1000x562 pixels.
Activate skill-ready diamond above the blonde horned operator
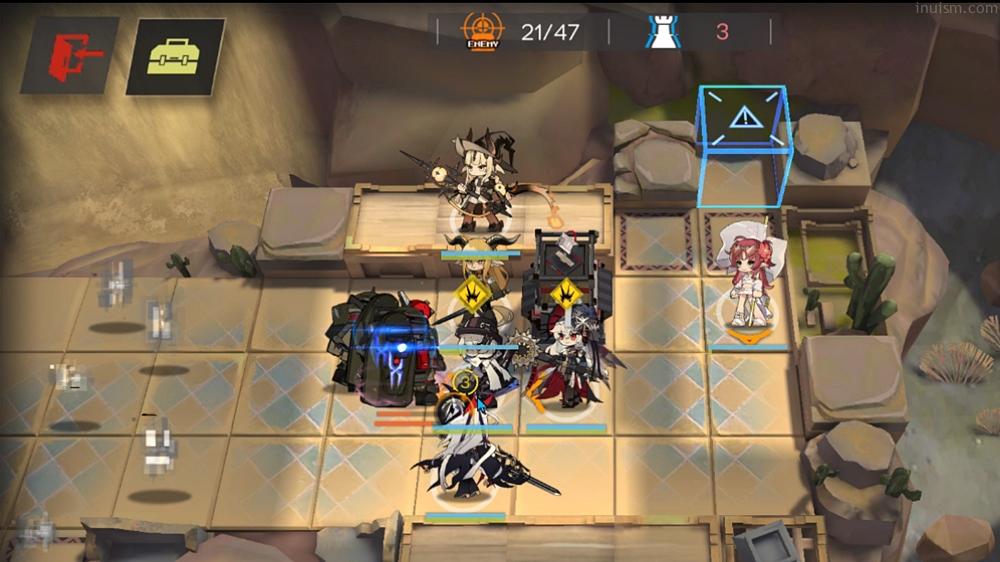point(471,296)
